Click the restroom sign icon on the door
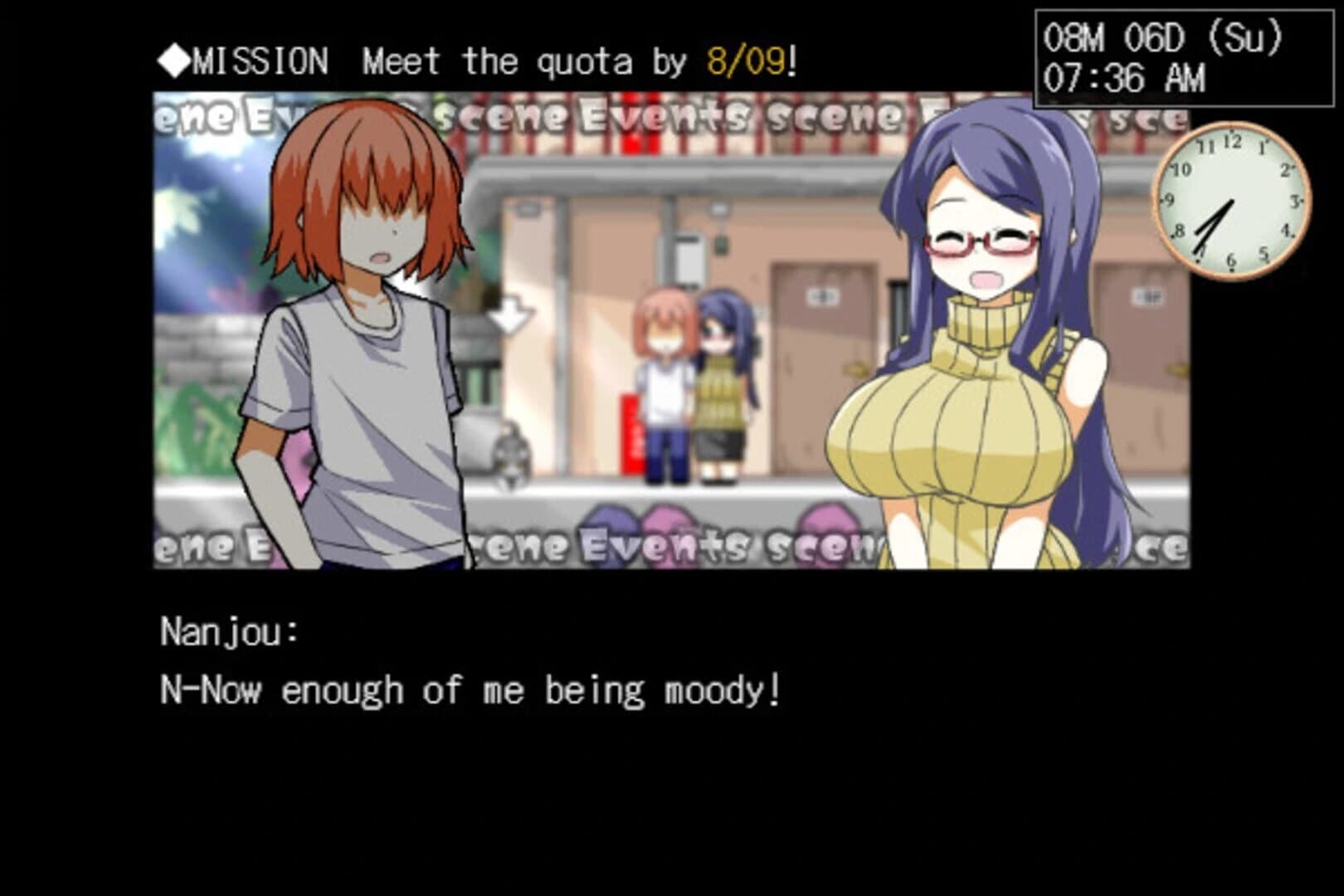This screenshot has height=896, width=1344. coord(821,295)
